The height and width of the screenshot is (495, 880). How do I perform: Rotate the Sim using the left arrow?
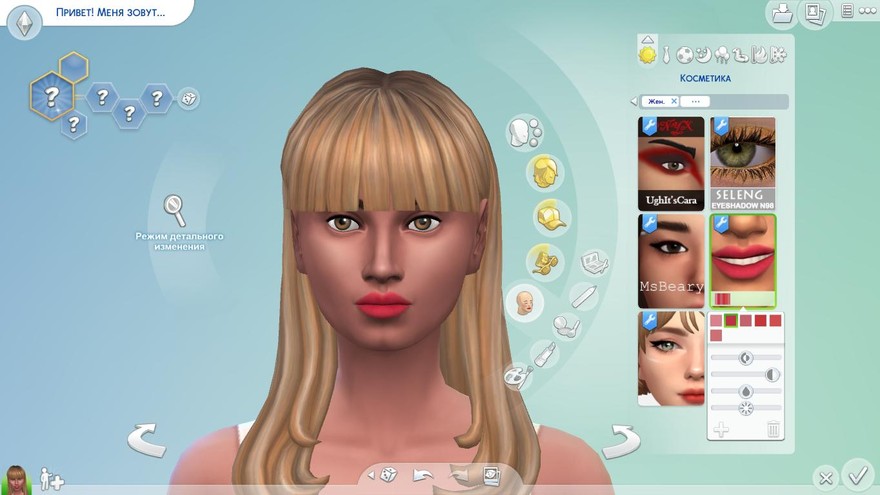(147, 439)
